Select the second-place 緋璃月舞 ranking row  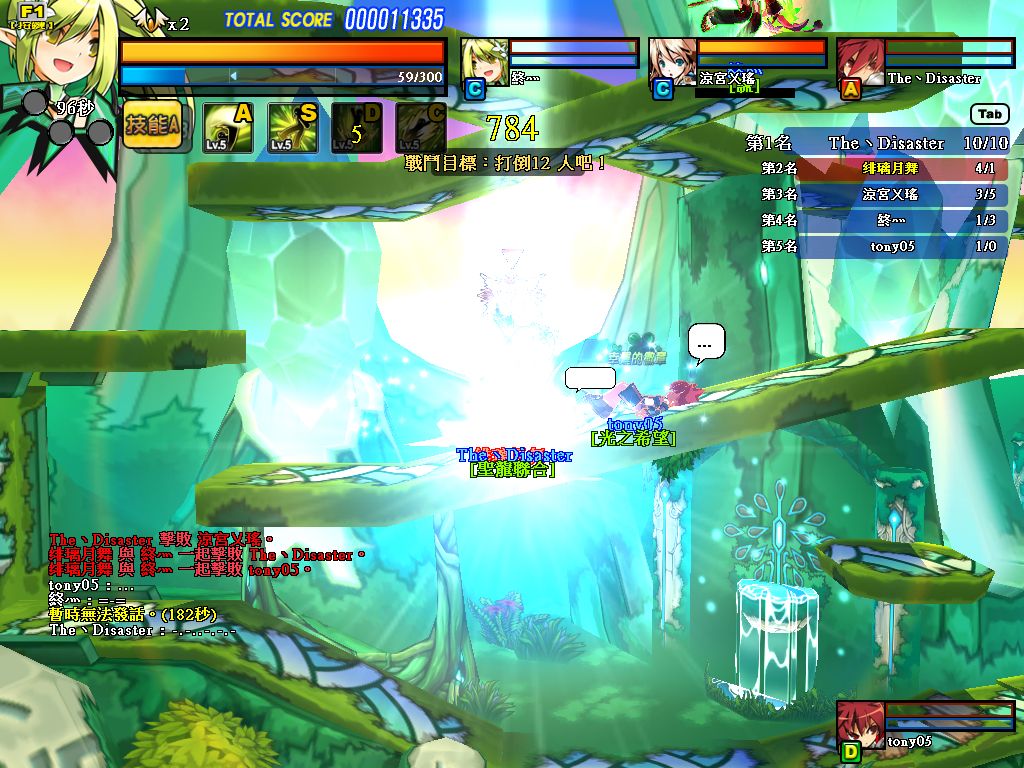(x=878, y=169)
